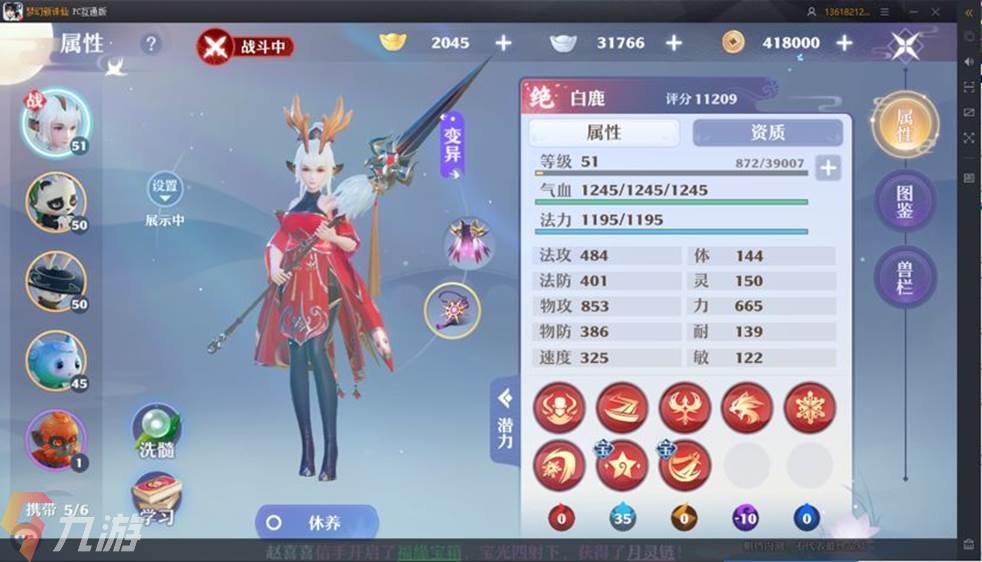This screenshot has height=562, width=982.
Task: Select the 属性 tab in pet panel
Action: tap(603, 132)
